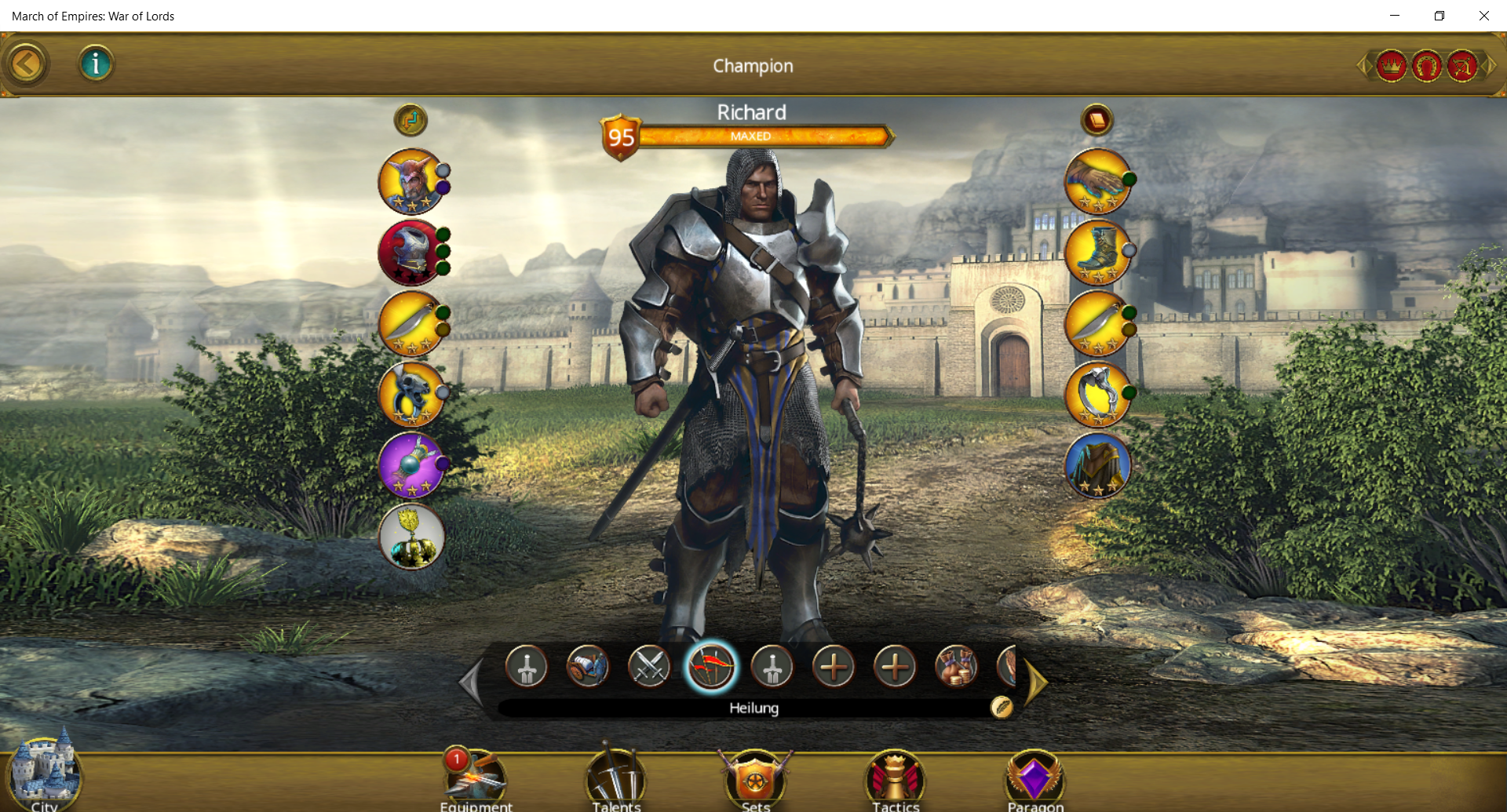Choose the green boots equipment slot

coord(1097,252)
